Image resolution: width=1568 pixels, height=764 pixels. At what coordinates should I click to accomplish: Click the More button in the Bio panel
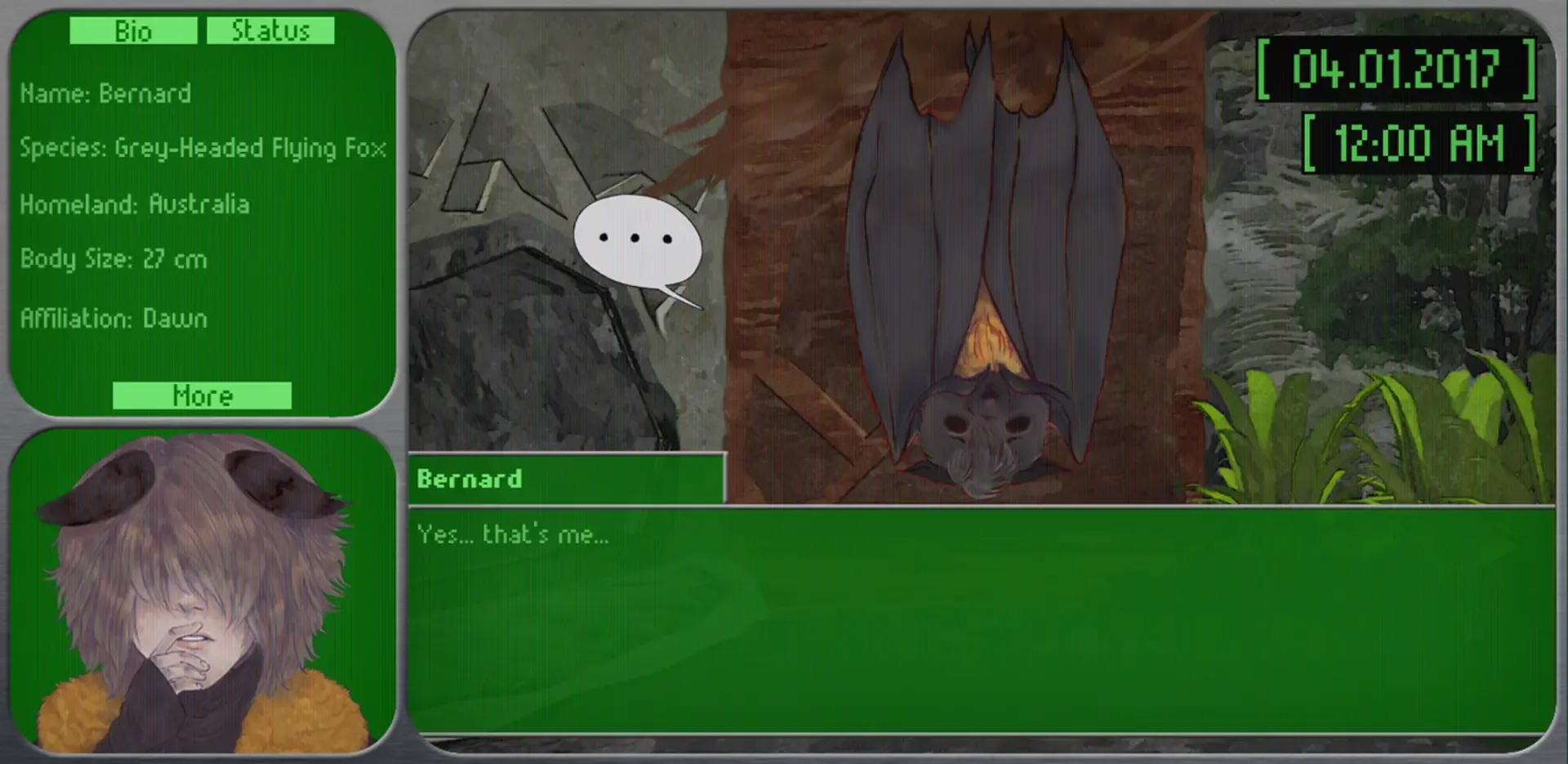[x=201, y=396]
